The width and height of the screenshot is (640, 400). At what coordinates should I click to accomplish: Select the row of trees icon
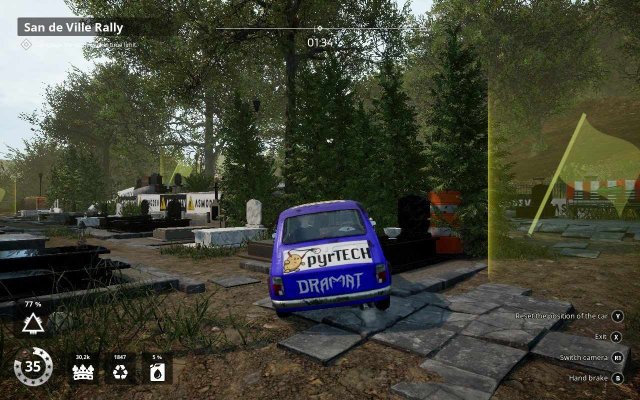tap(83, 373)
